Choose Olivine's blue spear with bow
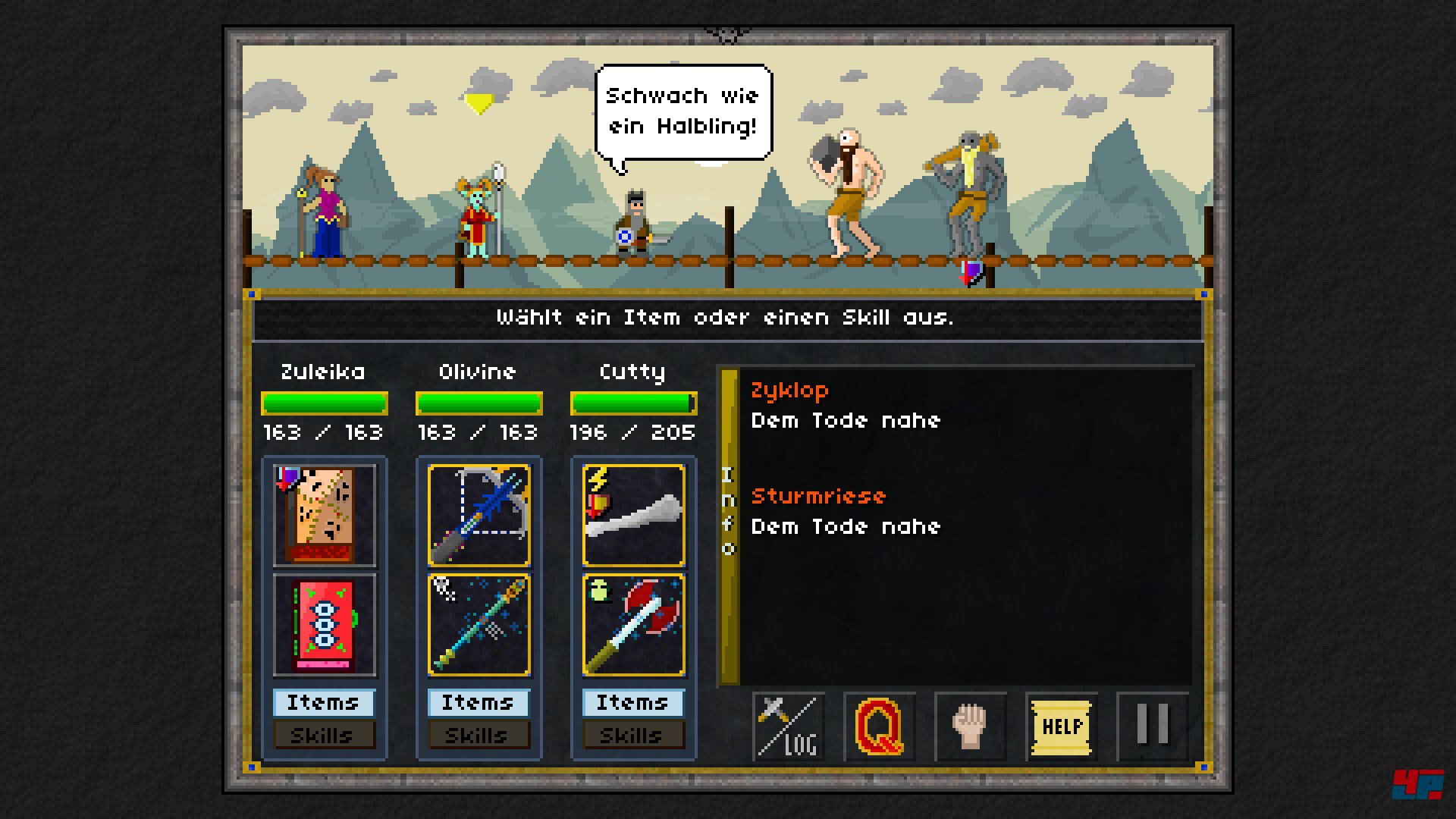Viewport: 1456px width, 819px height. point(479,516)
